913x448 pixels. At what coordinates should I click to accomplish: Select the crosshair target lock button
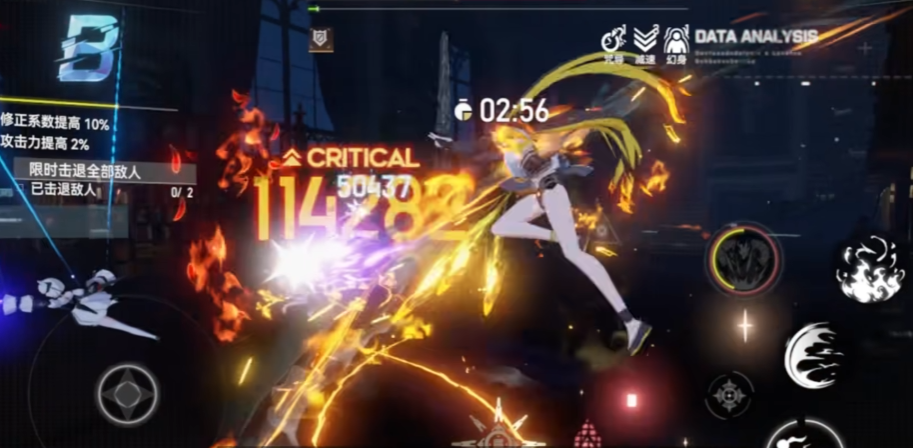pos(729,393)
